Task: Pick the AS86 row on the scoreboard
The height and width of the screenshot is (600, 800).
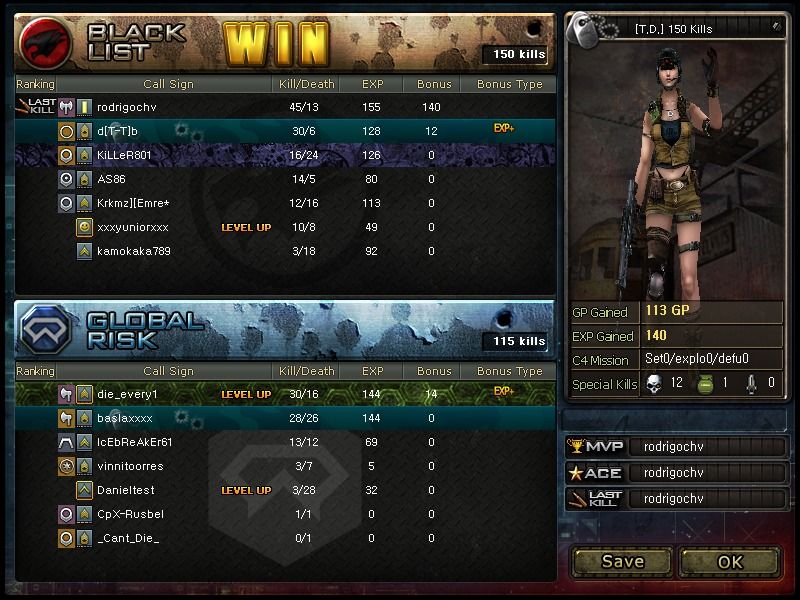Action: tap(285, 179)
